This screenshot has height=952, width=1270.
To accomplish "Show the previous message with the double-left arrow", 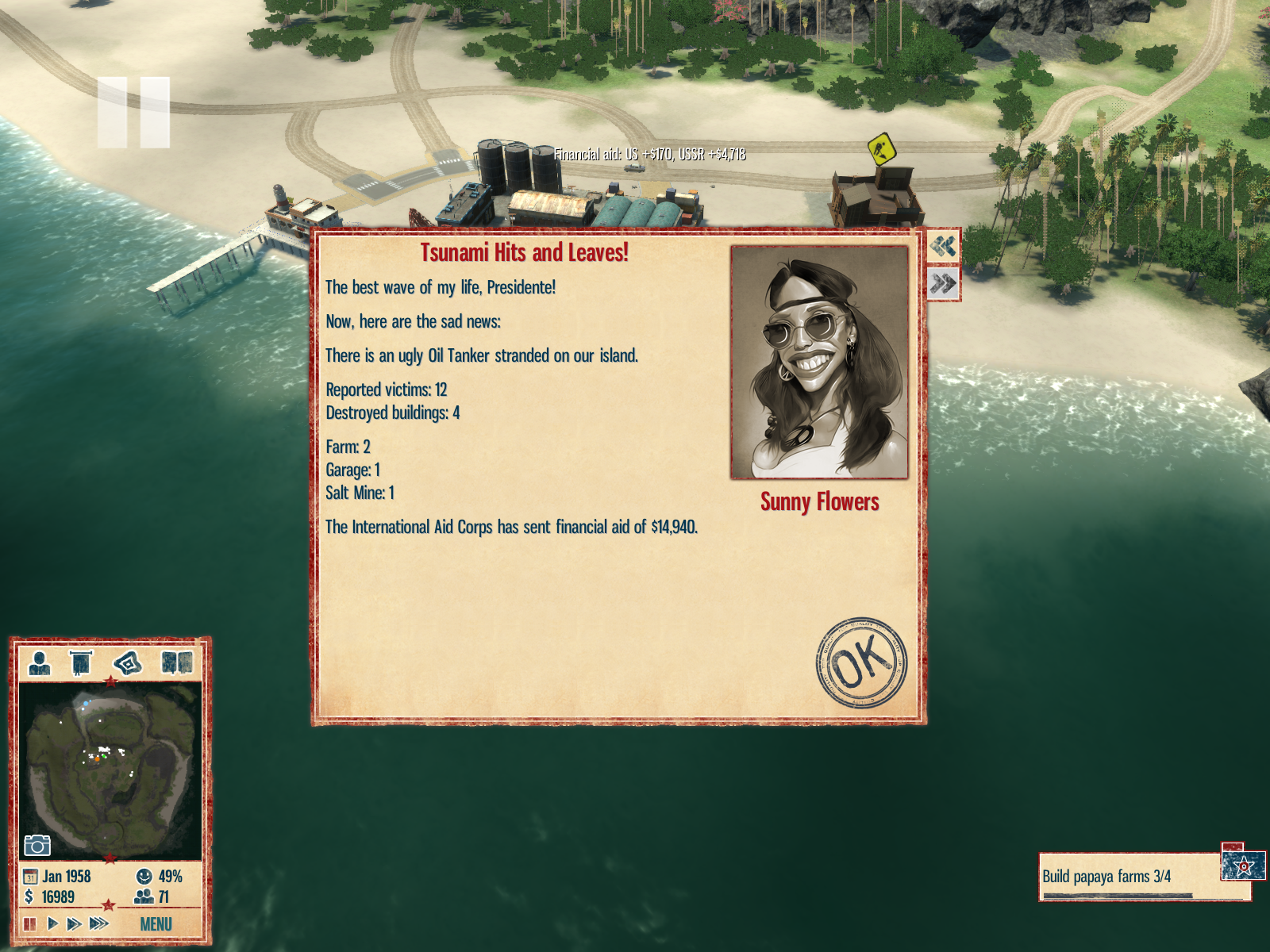I will tap(943, 247).
